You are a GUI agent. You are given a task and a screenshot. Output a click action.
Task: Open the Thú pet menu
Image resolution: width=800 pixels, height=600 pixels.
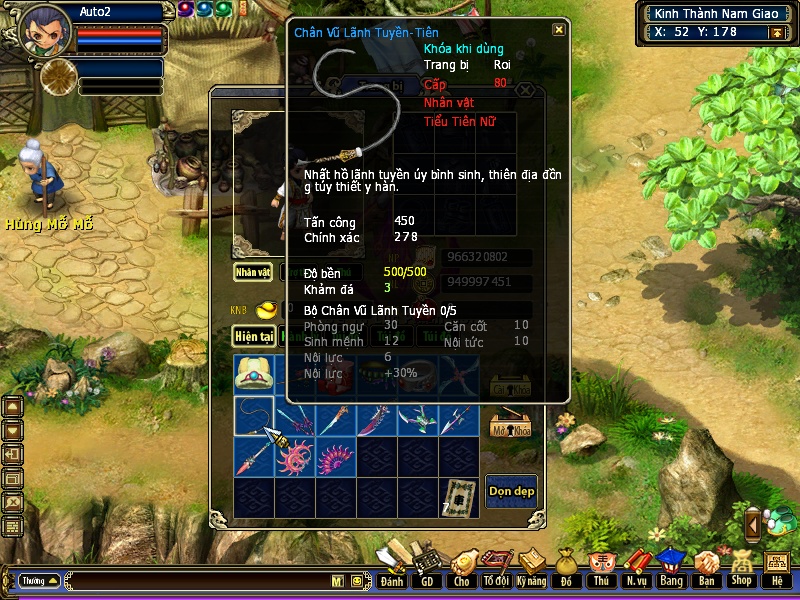(x=601, y=567)
